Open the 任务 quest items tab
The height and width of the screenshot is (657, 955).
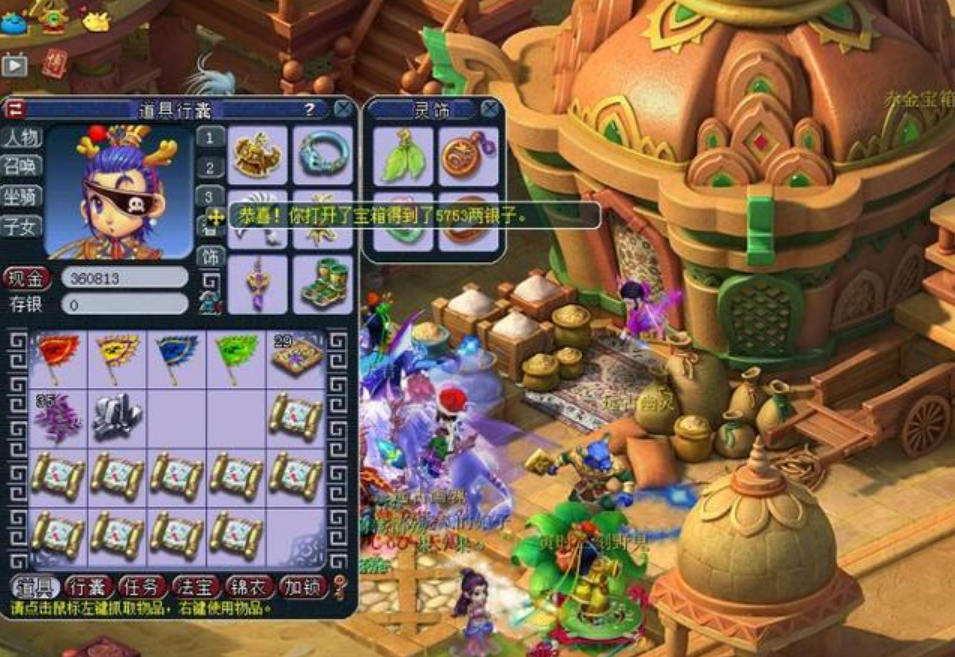[x=141, y=586]
